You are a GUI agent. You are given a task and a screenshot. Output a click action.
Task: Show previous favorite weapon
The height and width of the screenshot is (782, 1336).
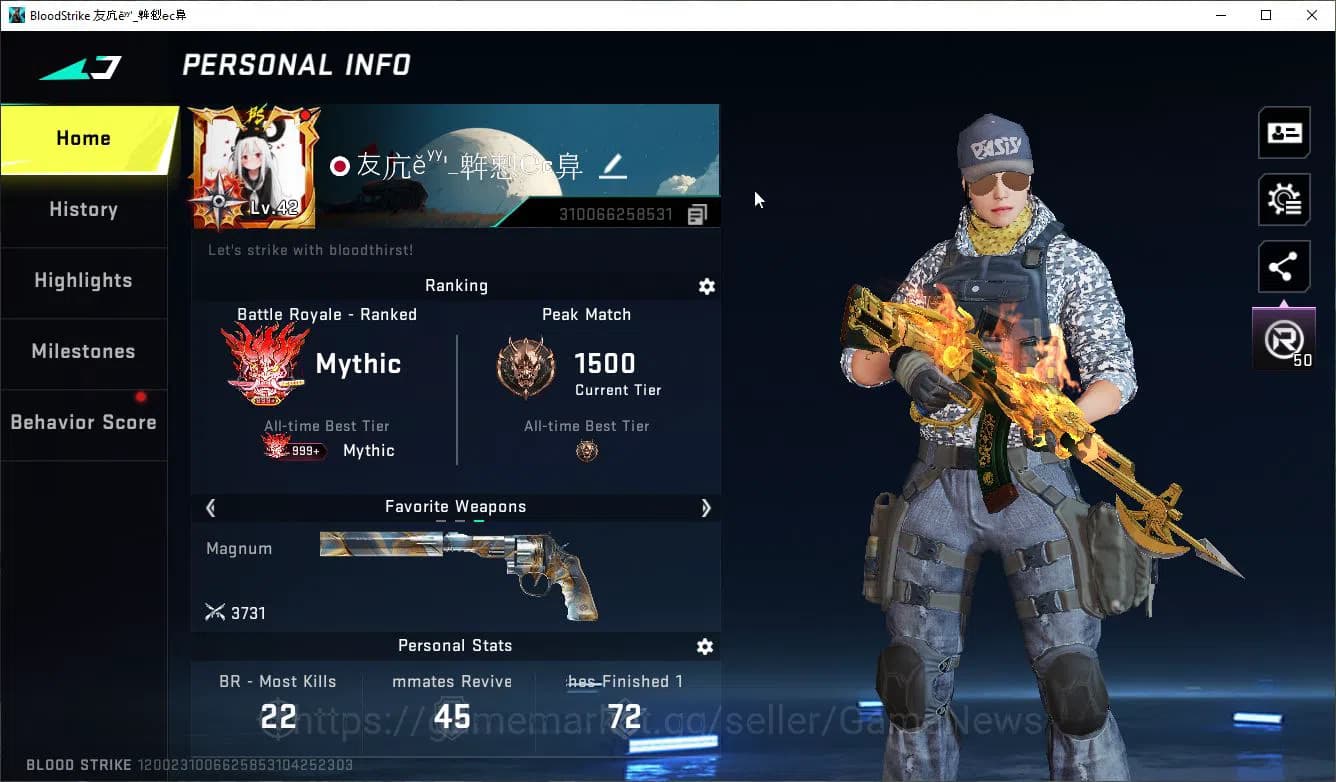[211, 508]
